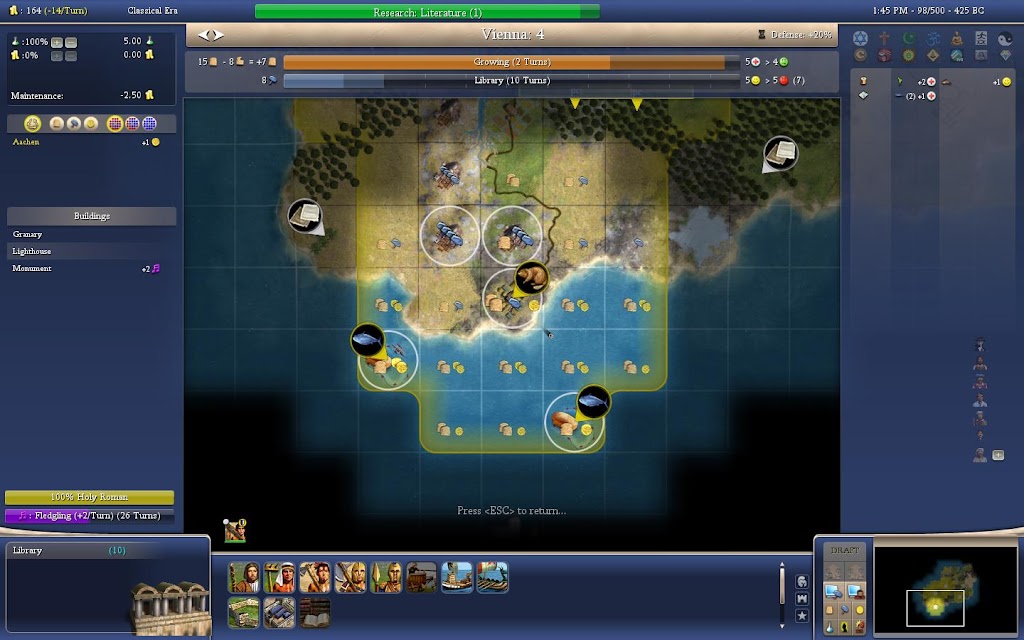Select the Library entry in the production queue

coord(60,551)
